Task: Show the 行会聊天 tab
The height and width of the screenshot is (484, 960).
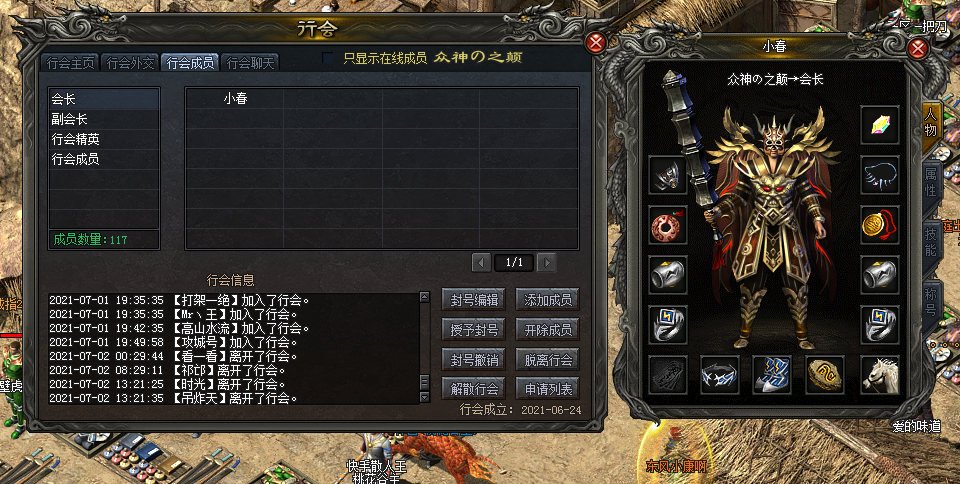Action: coord(250,62)
